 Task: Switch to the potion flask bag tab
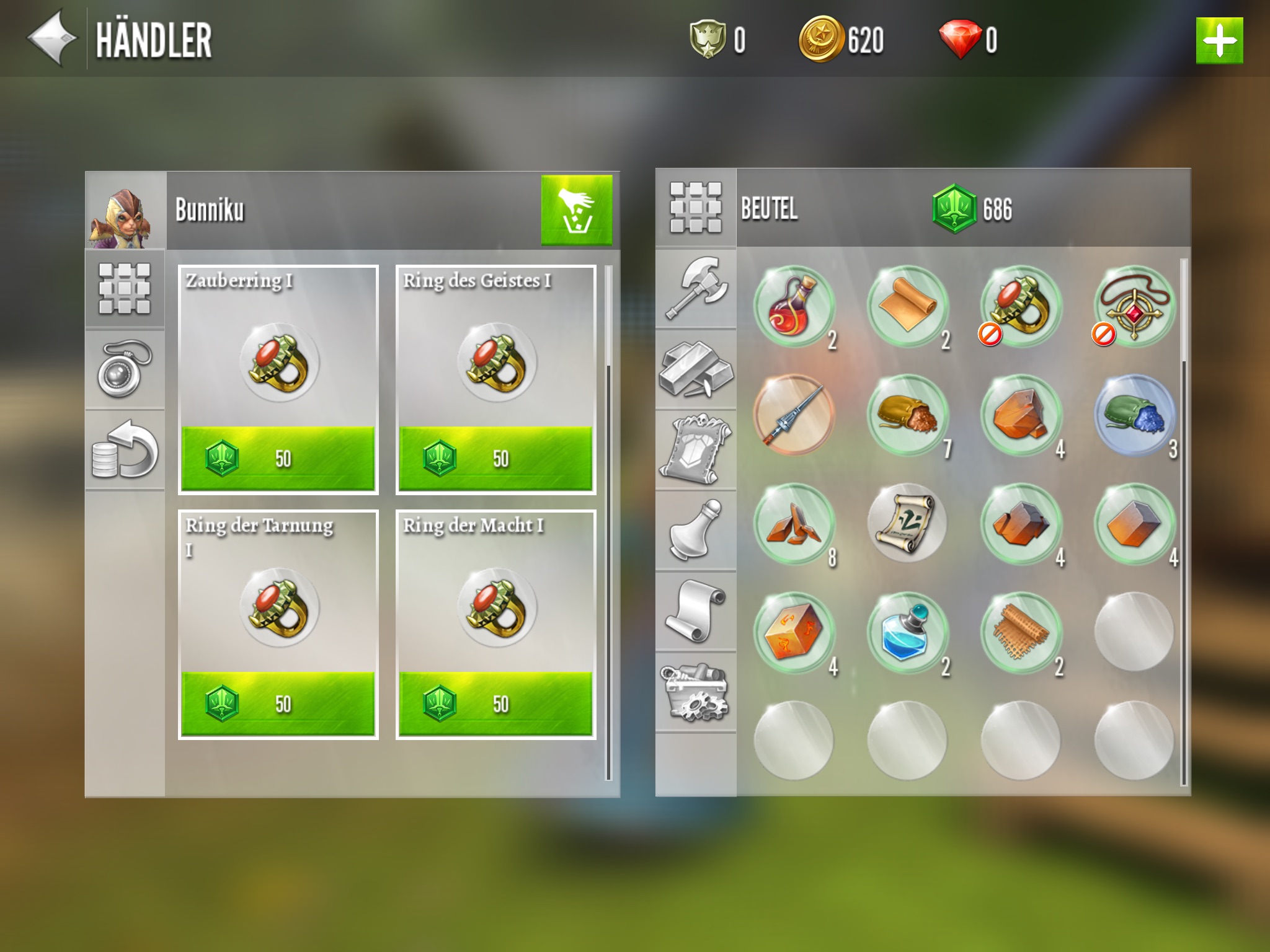pos(696,530)
